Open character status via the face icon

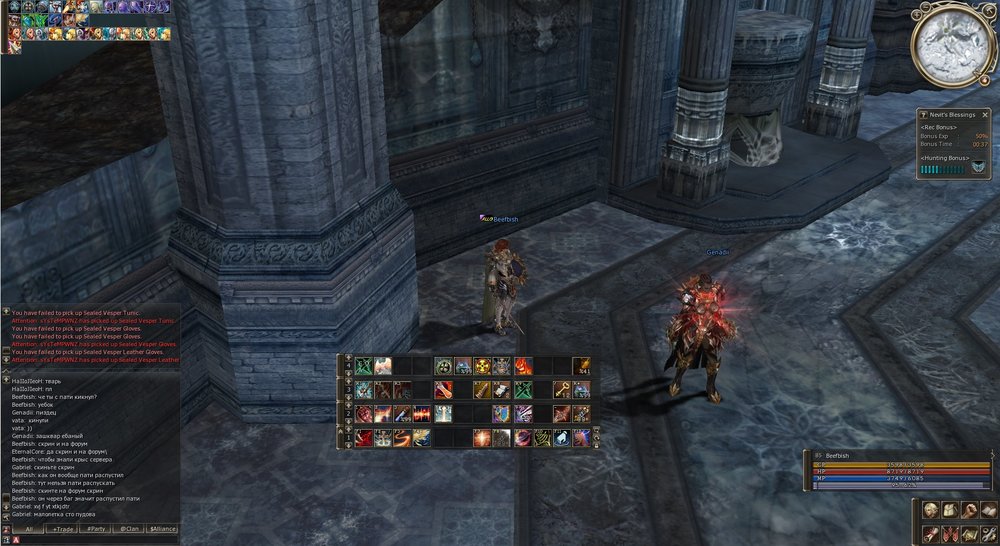click(x=929, y=511)
